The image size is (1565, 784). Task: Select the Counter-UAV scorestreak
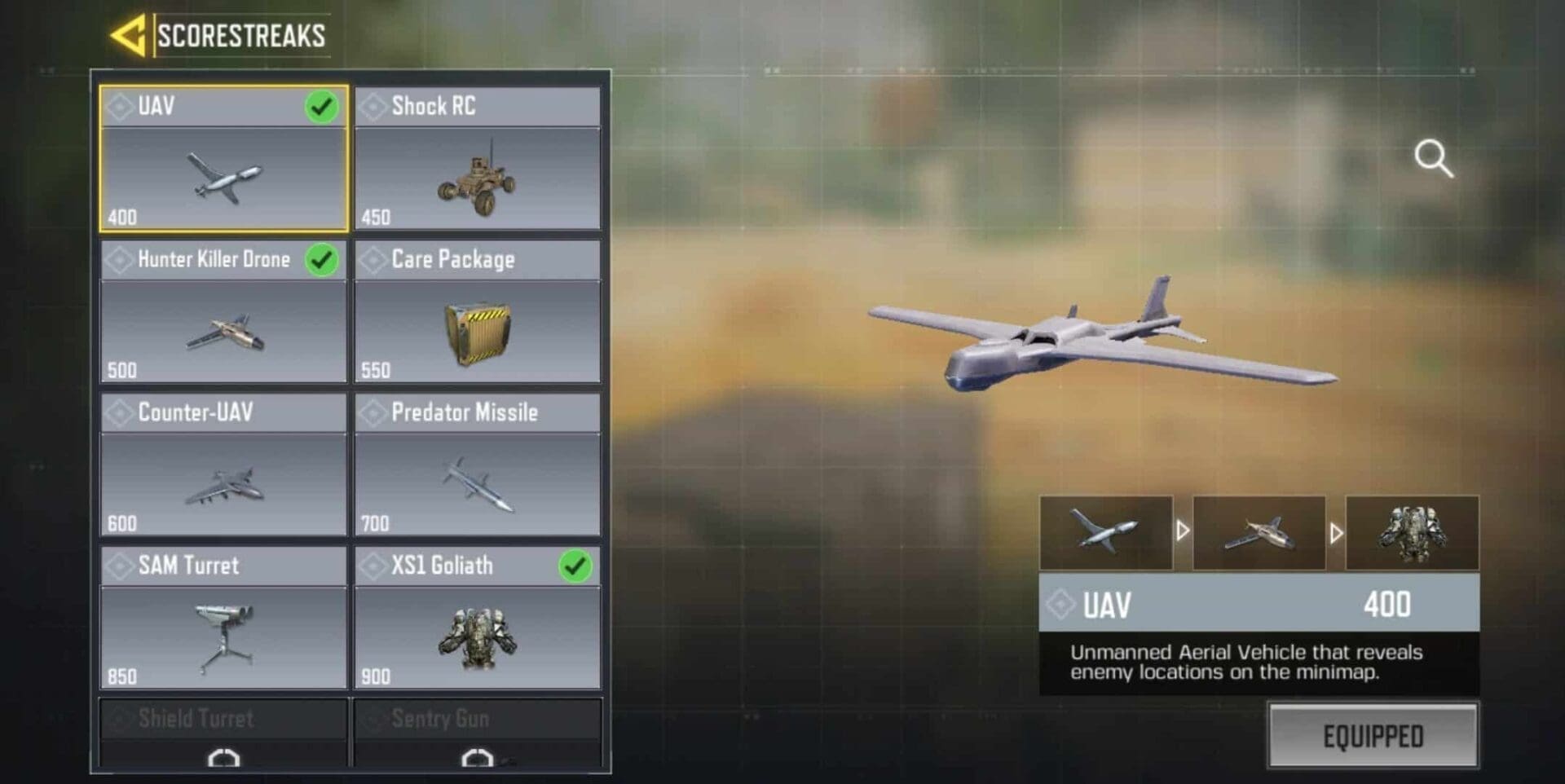[x=222, y=481]
